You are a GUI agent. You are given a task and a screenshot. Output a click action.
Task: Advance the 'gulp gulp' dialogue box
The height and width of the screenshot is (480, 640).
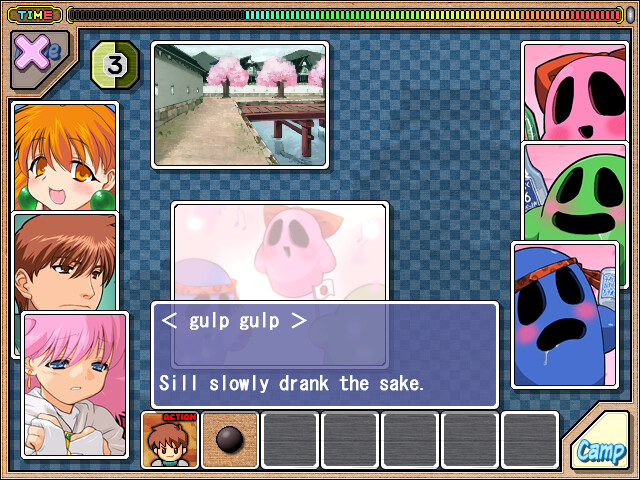pos(324,354)
